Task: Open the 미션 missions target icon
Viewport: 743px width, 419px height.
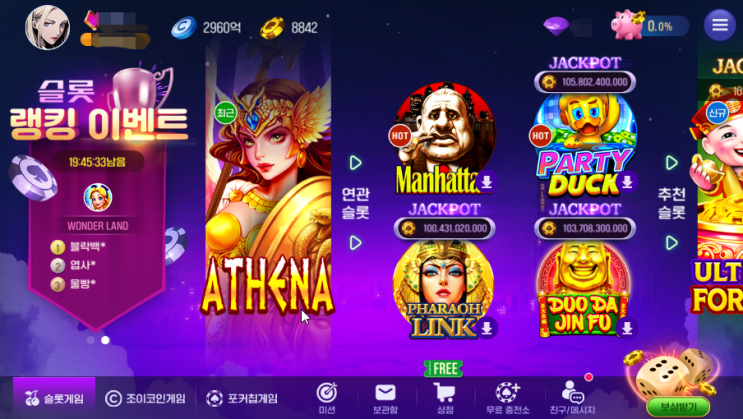Action: click(x=326, y=396)
